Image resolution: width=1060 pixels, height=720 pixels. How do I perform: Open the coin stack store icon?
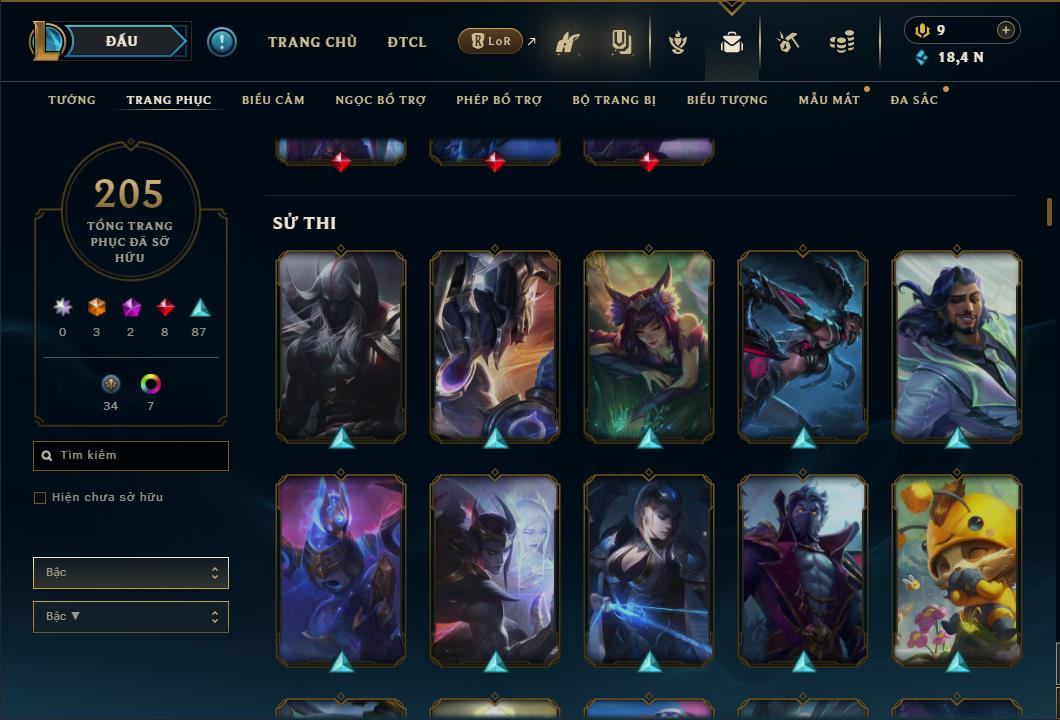pos(842,42)
